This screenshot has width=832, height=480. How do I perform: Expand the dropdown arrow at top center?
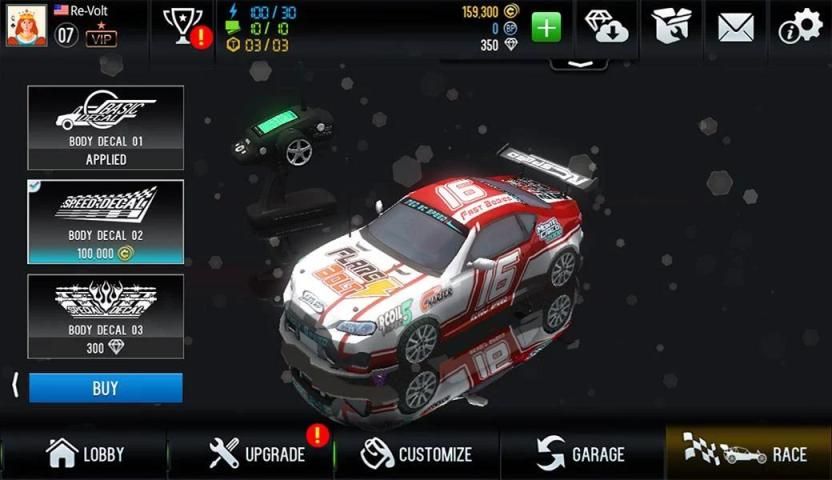tap(579, 62)
